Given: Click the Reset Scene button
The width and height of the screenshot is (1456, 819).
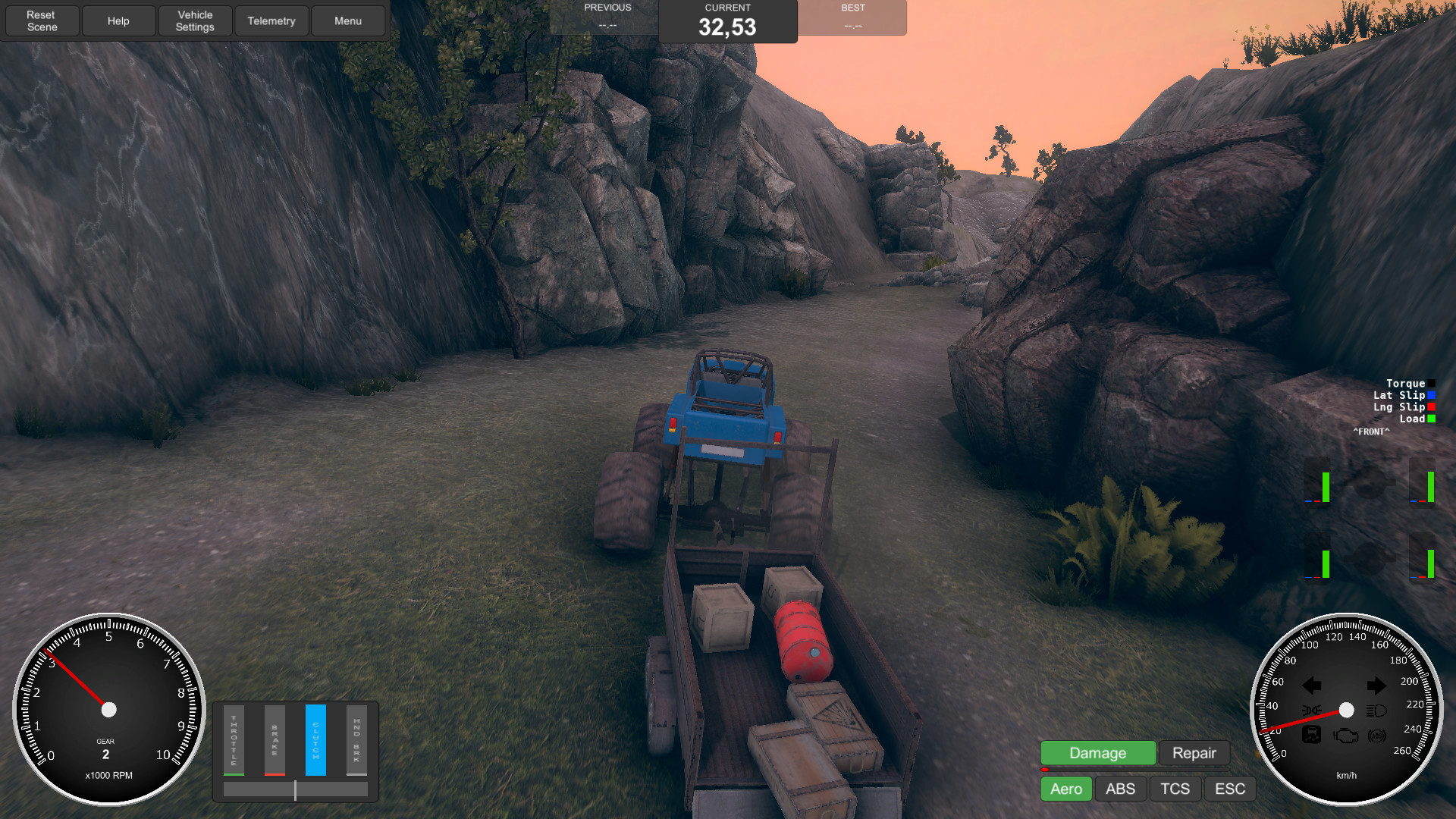Looking at the screenshot, I should [x=42, y=20].
